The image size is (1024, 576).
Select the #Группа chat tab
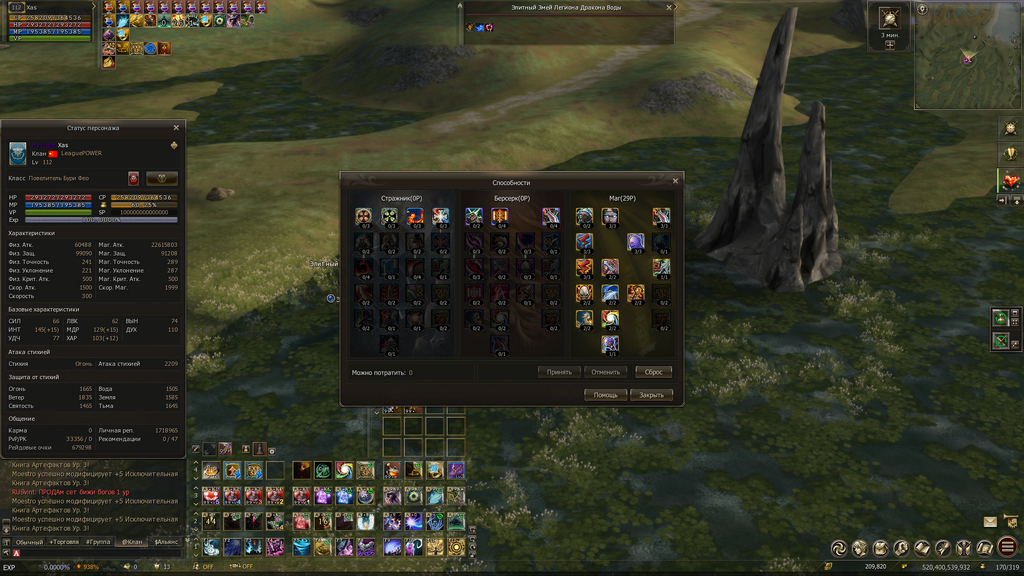coord(98,541)
